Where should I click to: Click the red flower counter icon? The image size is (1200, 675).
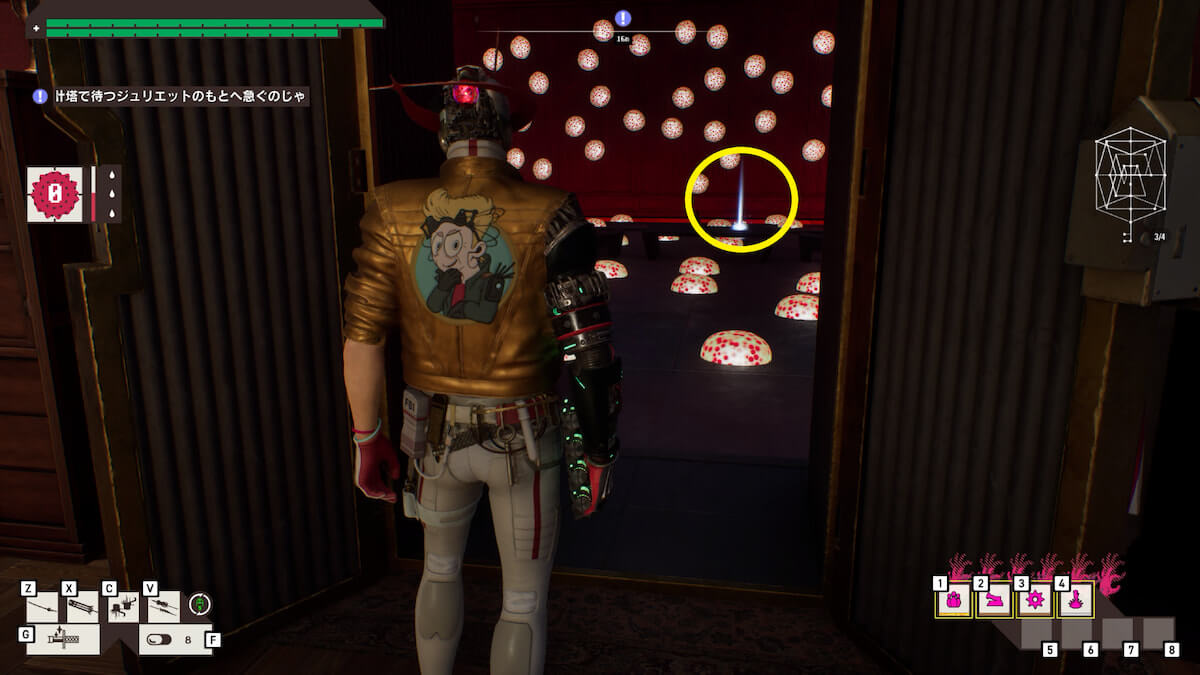pyautogui.click(x=55, y=194)
